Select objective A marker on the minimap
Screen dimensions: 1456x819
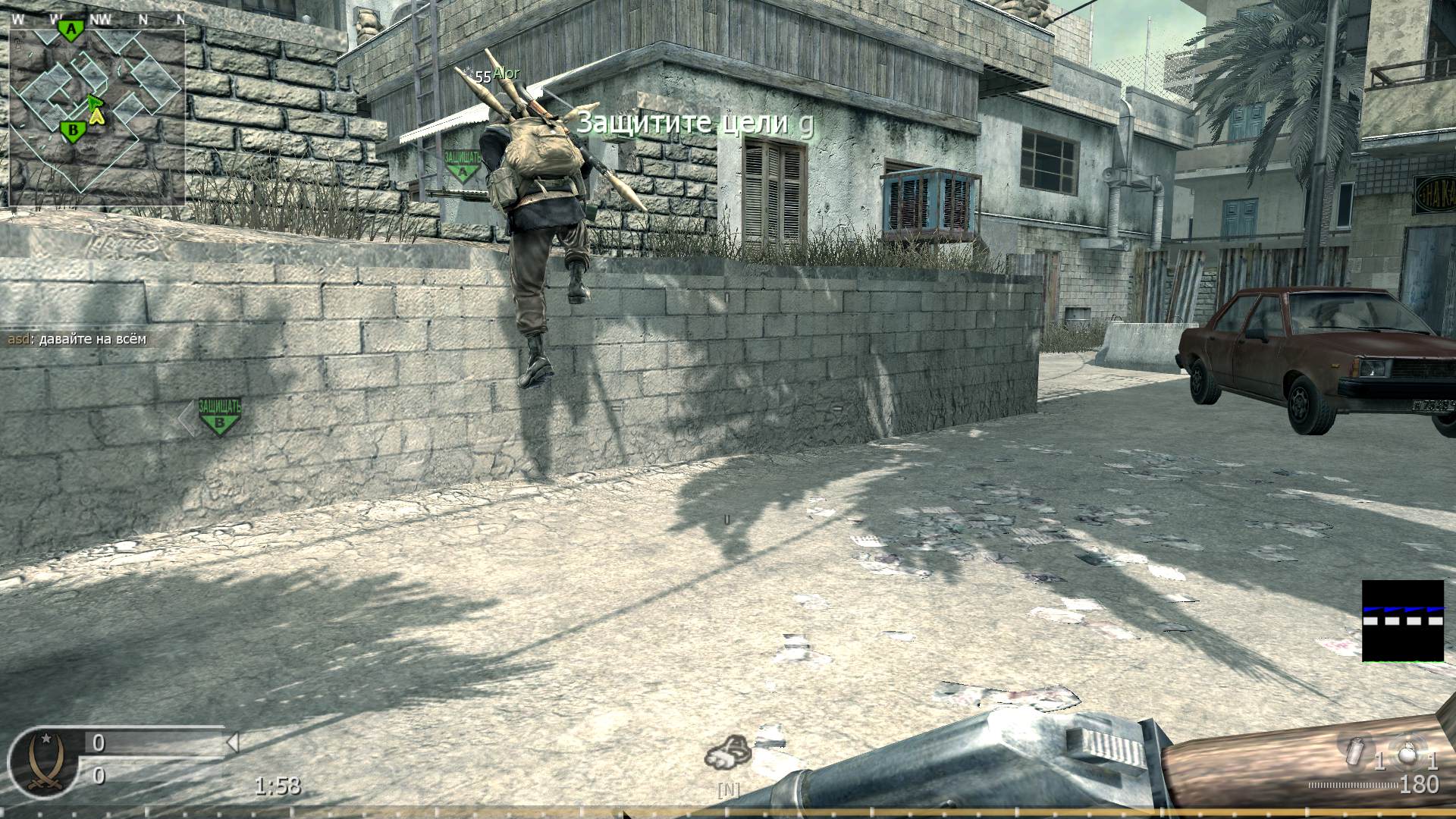pos(71,30)
